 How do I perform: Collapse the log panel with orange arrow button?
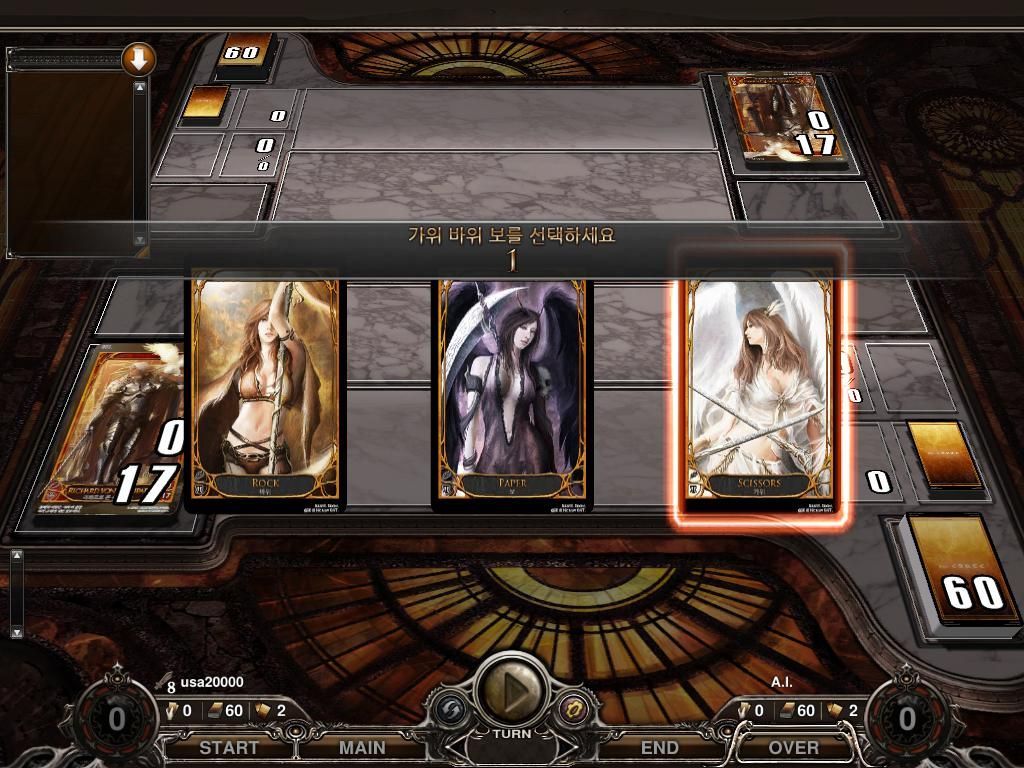pyautogui.click(x=138, y=59)
